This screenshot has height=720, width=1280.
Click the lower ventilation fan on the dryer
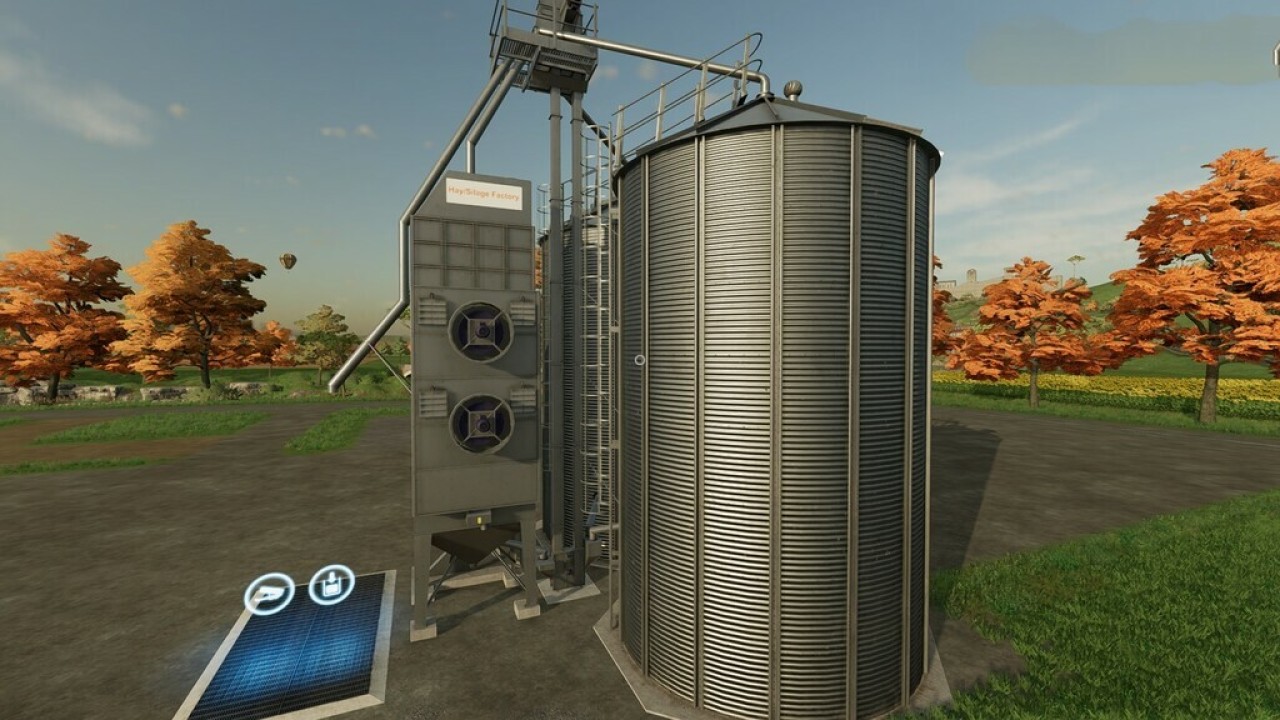[481, 424]
